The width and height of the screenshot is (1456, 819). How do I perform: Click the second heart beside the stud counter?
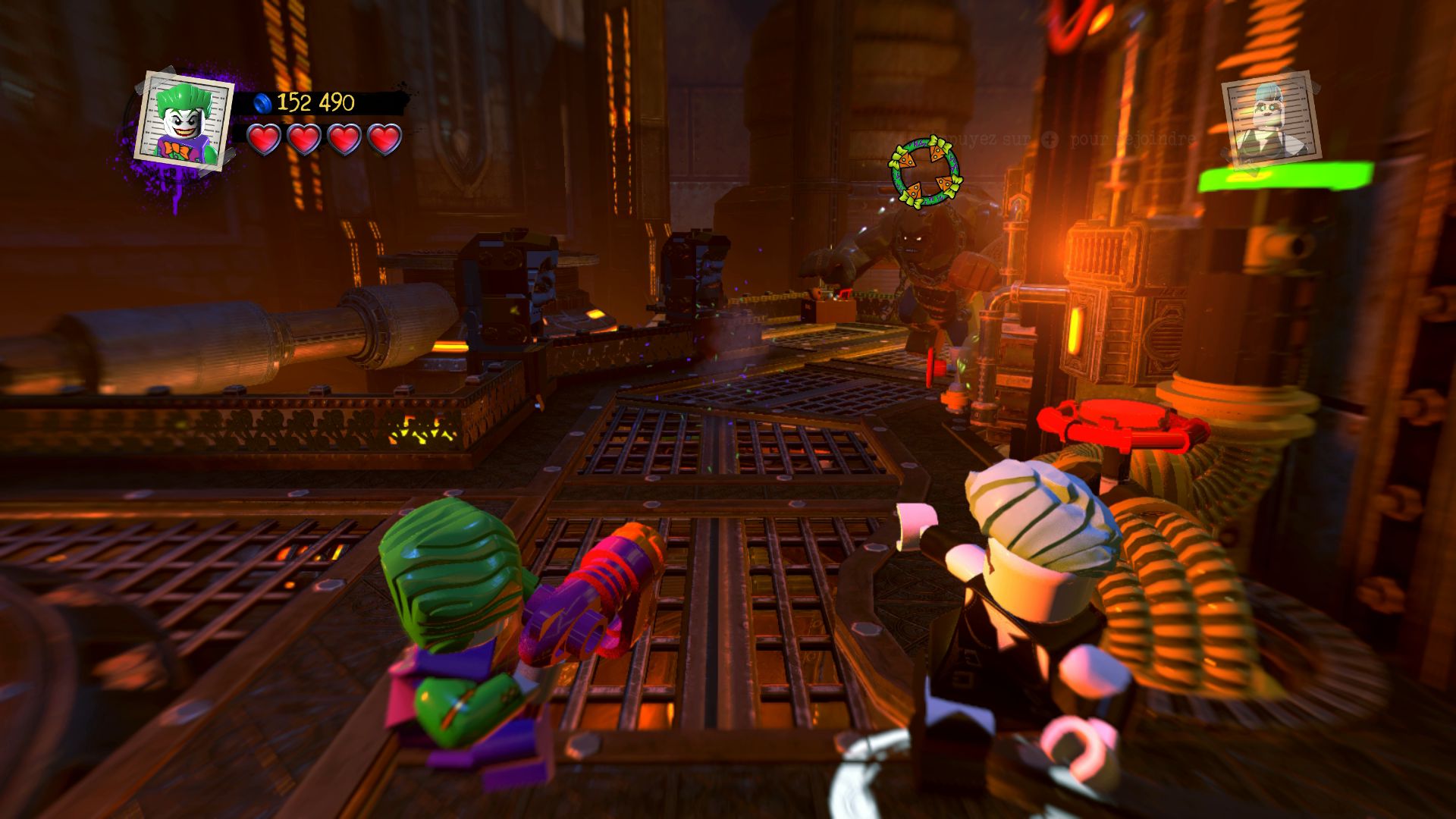point(305,141)
